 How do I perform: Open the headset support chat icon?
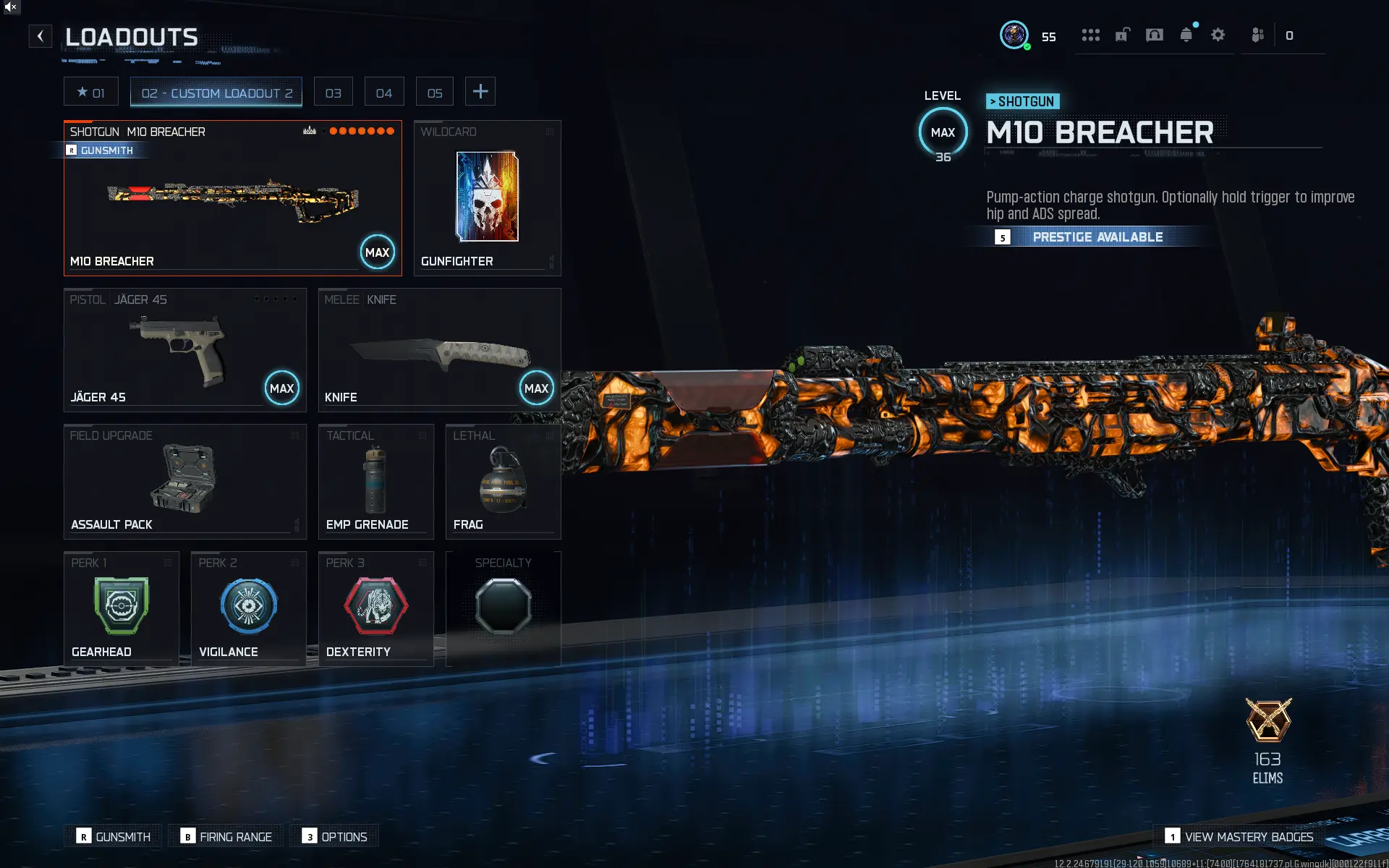(x=1155, y=34)
